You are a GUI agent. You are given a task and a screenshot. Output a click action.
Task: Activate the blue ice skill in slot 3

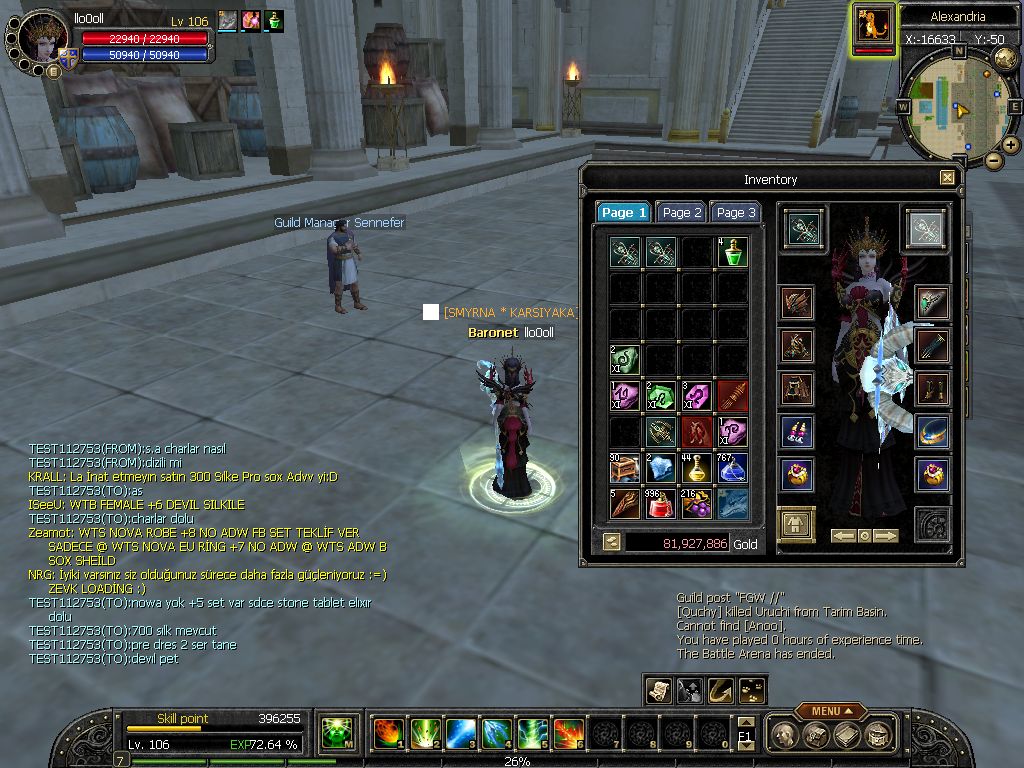[460, 734]
